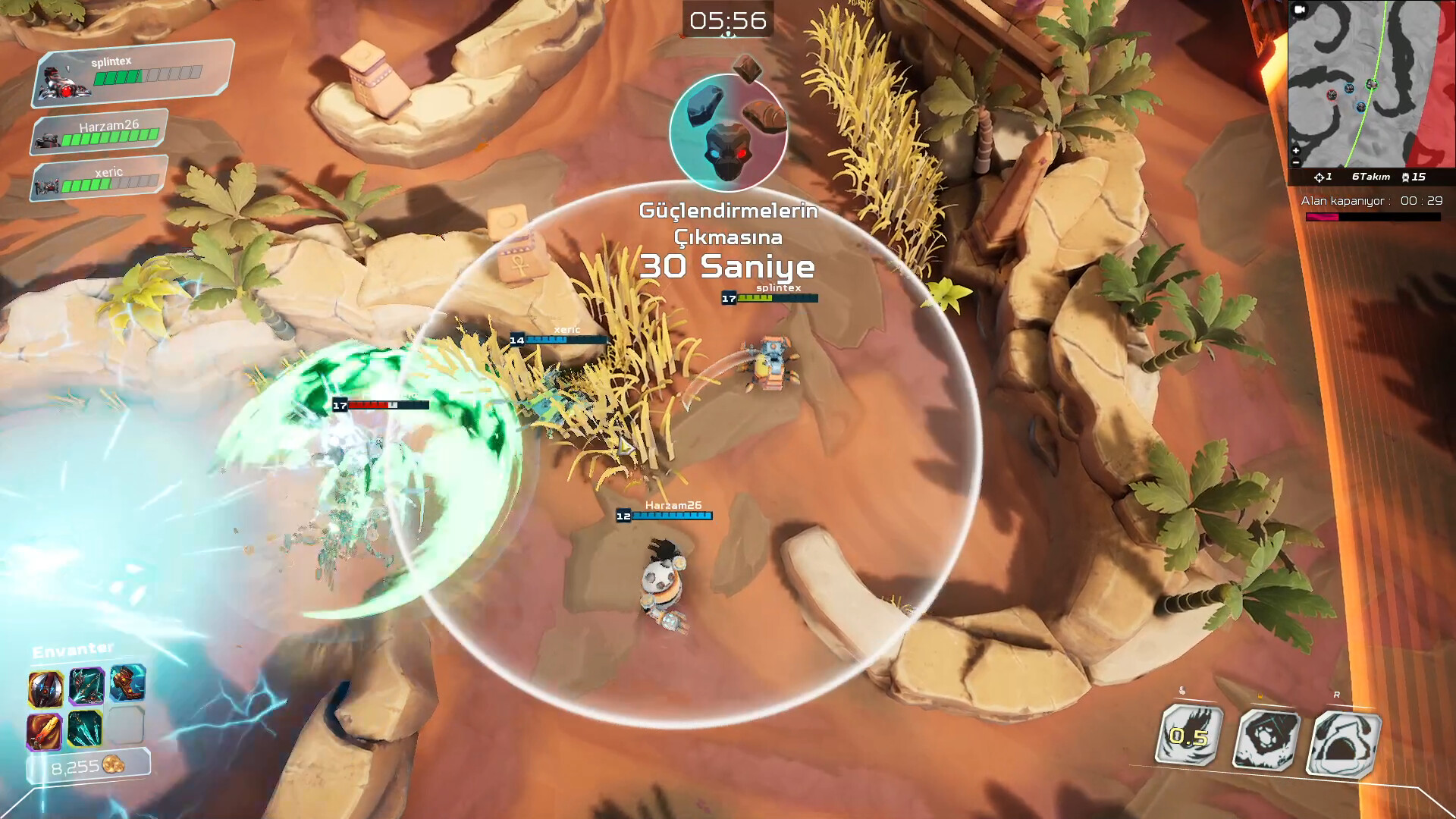Zoom in the minimap with the plus button
Viewport: 1456px width, 819px height.
1295,150
